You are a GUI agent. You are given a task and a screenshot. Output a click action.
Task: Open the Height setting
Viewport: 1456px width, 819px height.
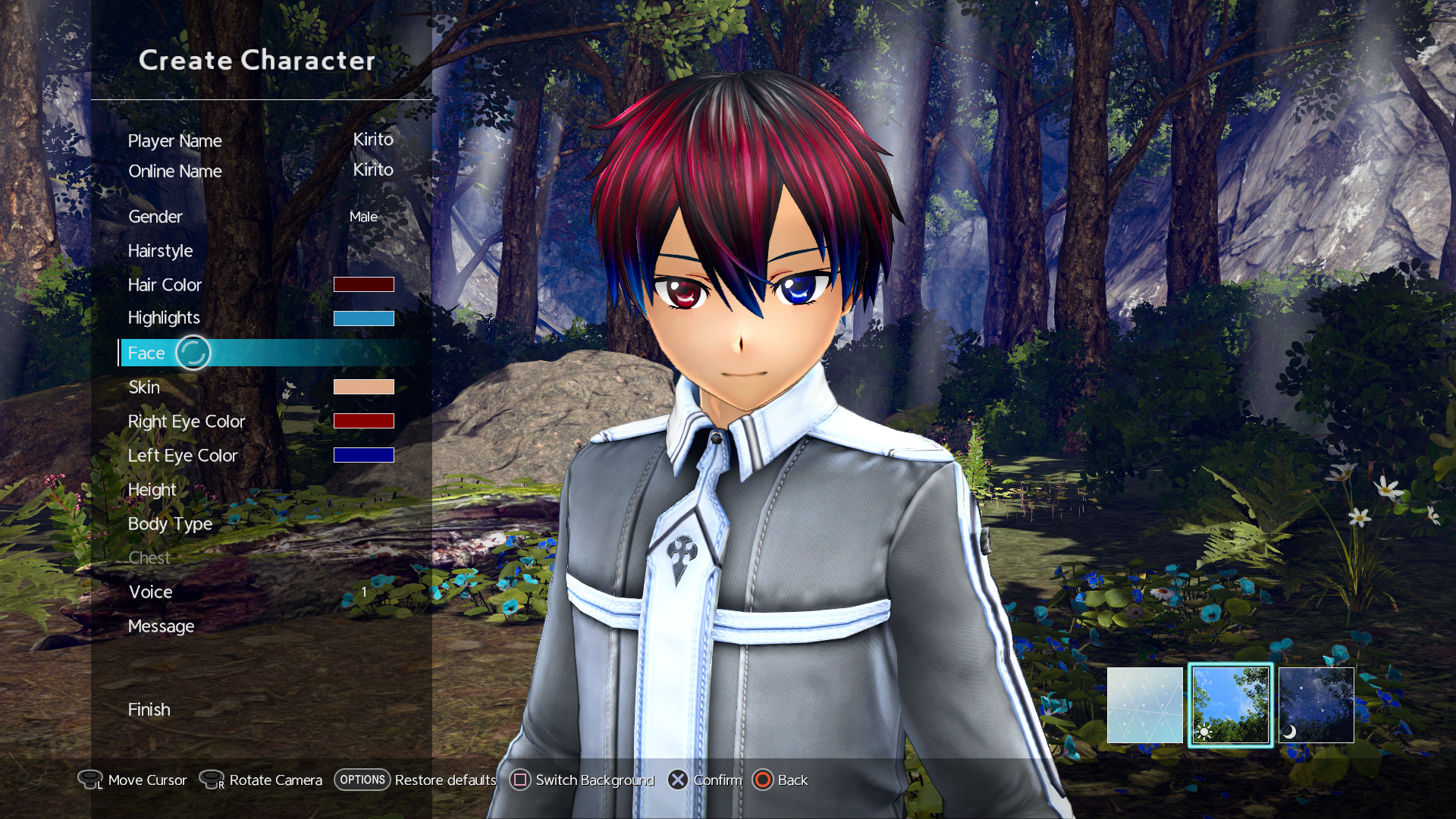152,490
